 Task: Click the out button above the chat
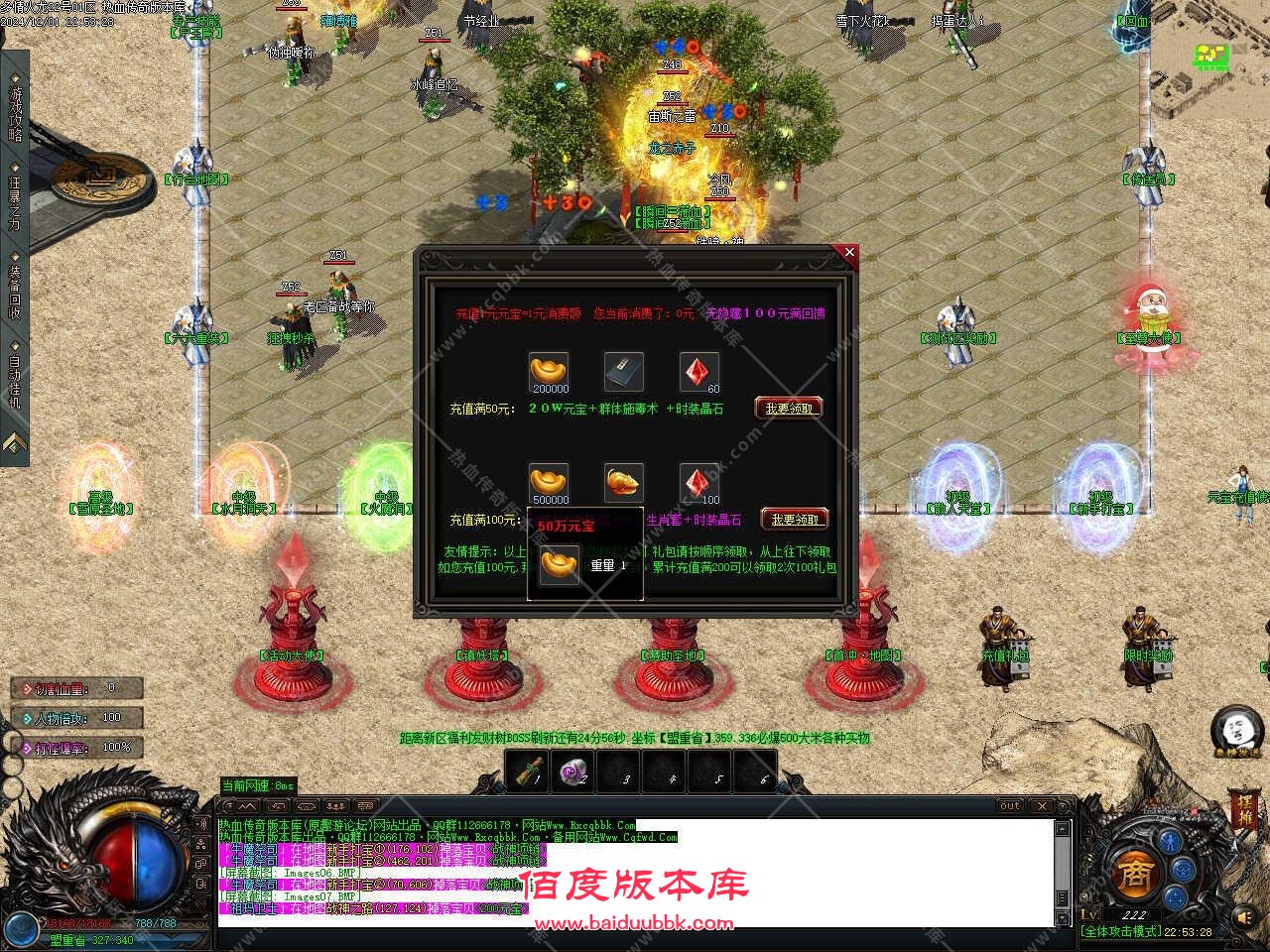click(x=1009, y=806)
